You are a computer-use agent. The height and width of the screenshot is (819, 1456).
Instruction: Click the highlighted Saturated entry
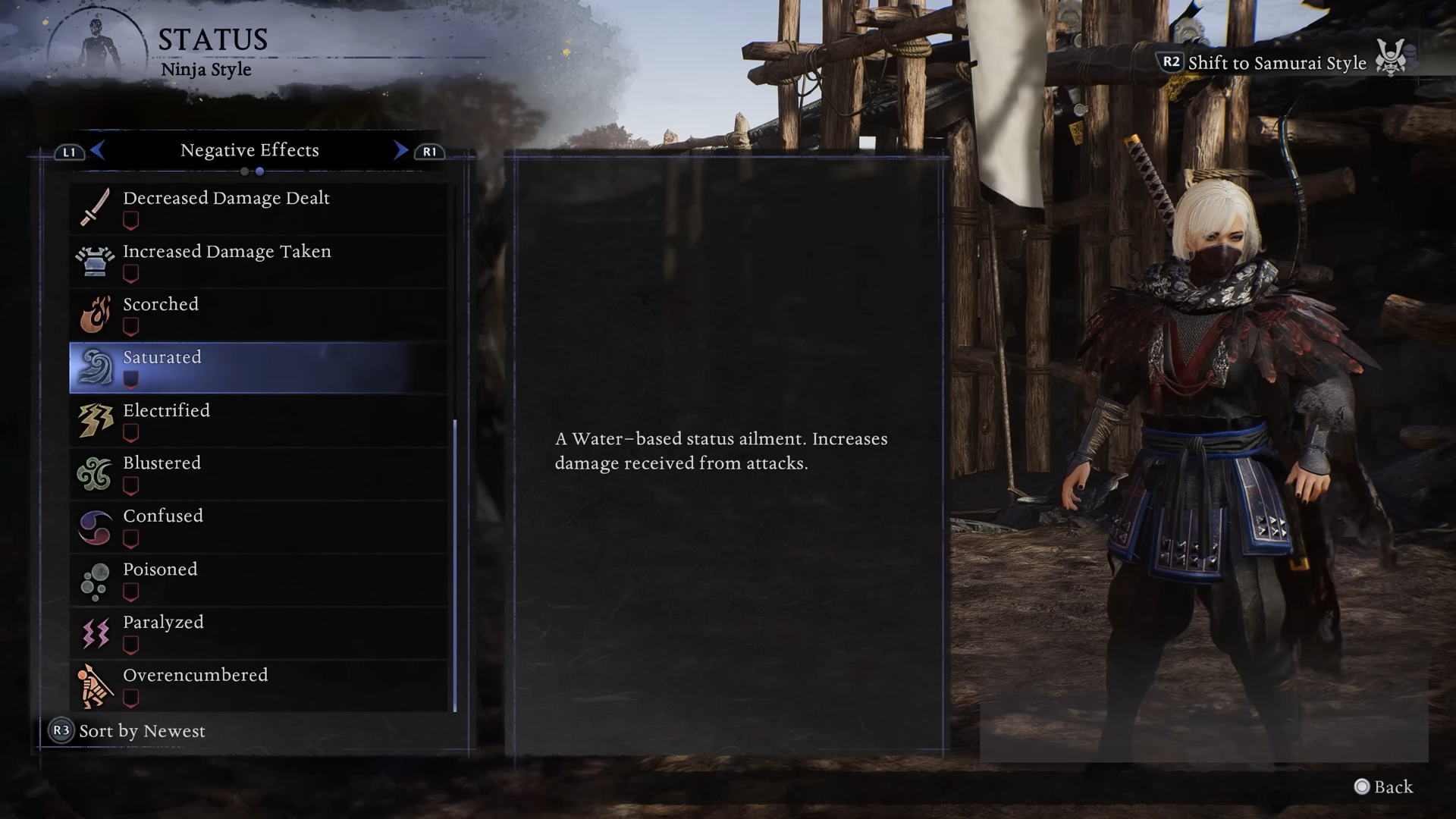tap(258, 367)
